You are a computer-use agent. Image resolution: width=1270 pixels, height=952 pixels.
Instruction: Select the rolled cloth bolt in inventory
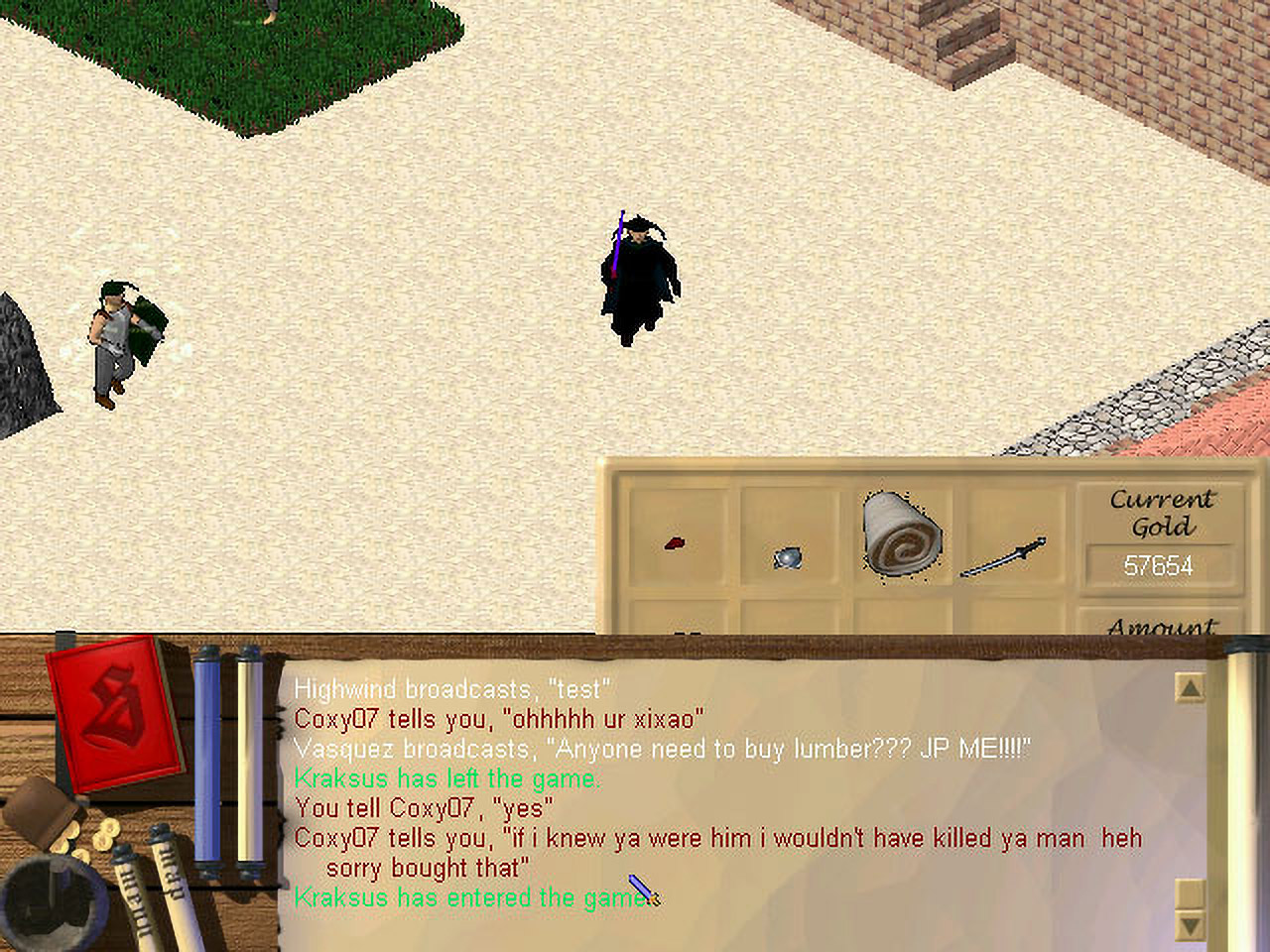pyautogui.click(x=901, y=535)
